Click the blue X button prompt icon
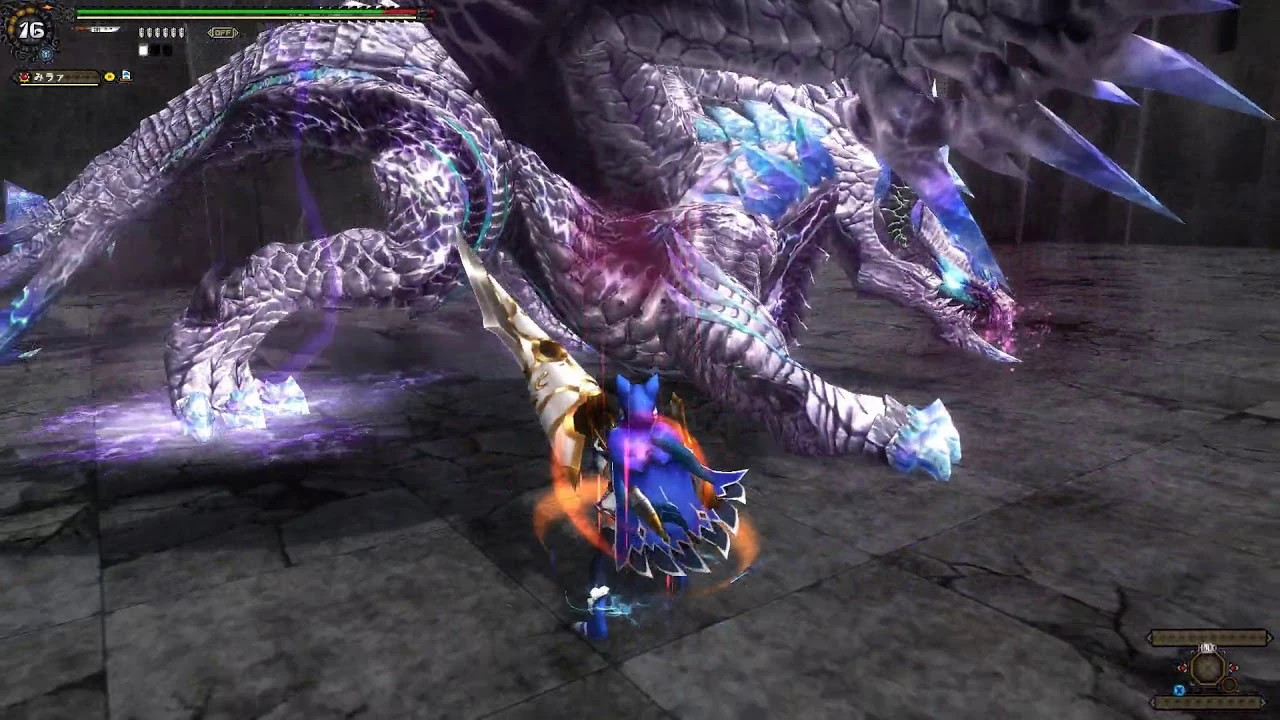1280x720 pixels. click(x=1179, y=690)
